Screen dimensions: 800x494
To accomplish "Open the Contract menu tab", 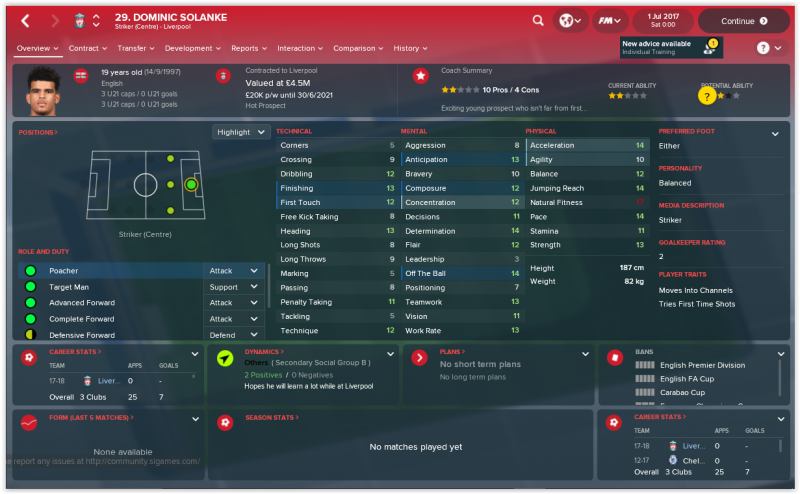I will 87,48.
